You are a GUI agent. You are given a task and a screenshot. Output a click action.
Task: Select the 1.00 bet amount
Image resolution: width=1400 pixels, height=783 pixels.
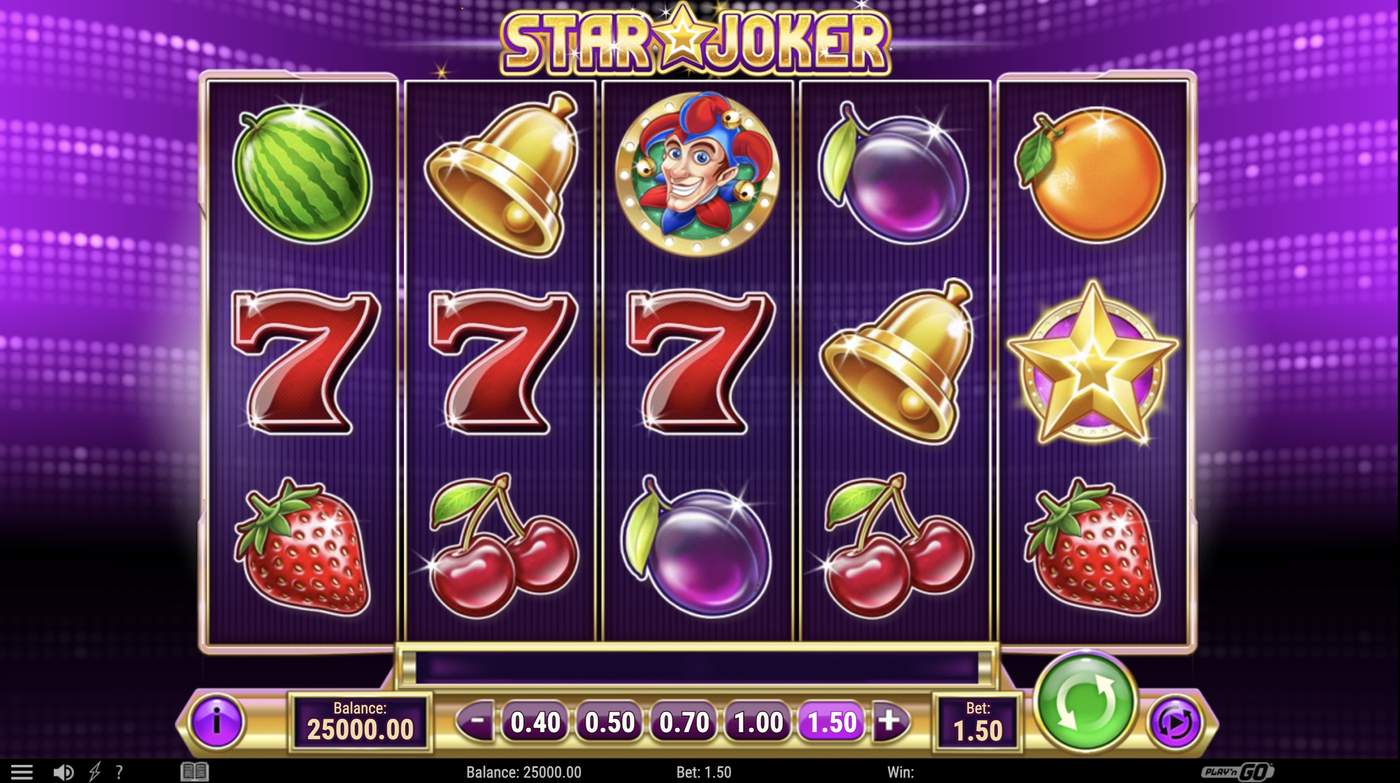755,720
